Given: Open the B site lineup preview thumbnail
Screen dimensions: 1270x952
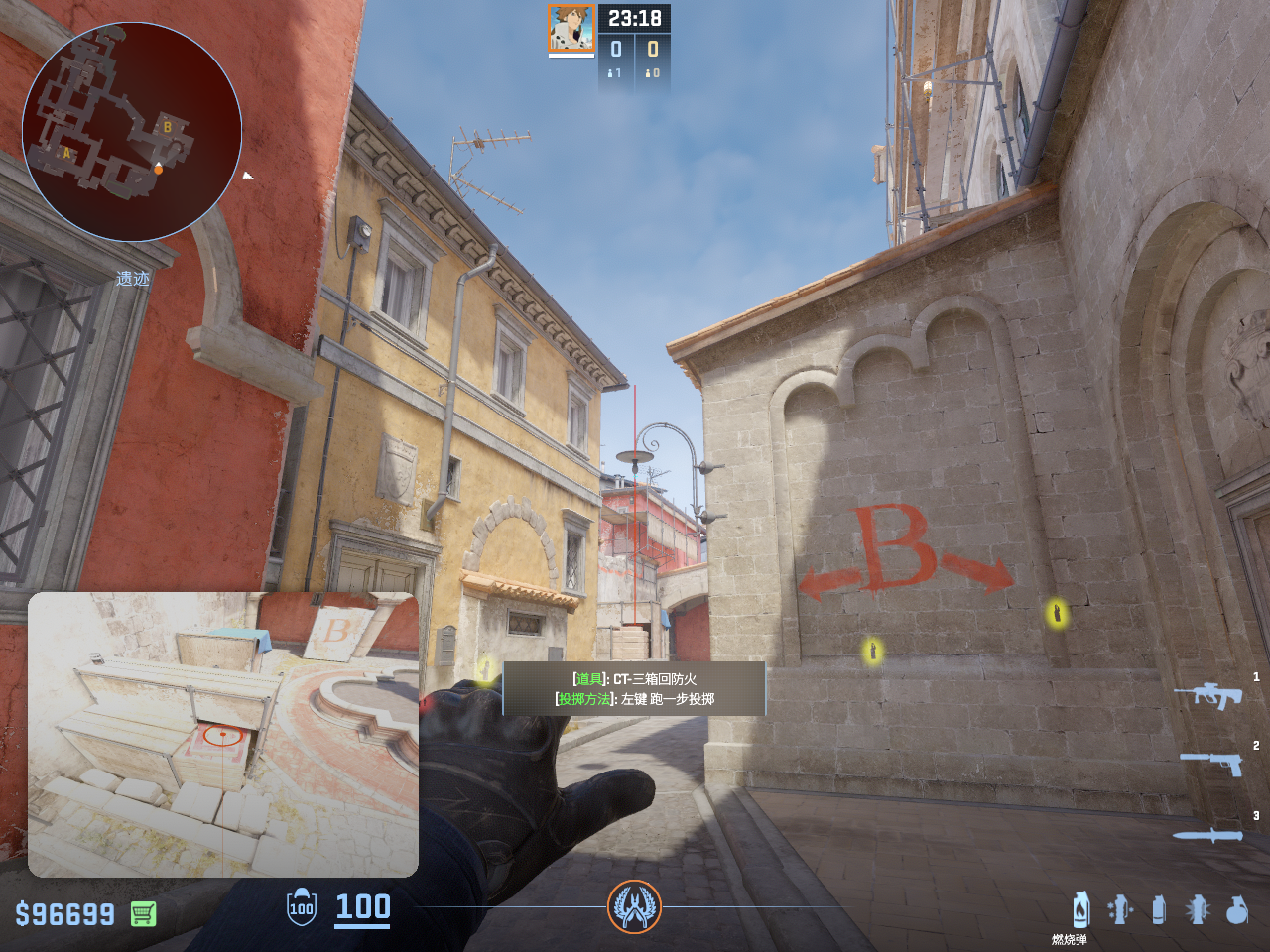Looking at the screenshot, I should click(223, 735).
